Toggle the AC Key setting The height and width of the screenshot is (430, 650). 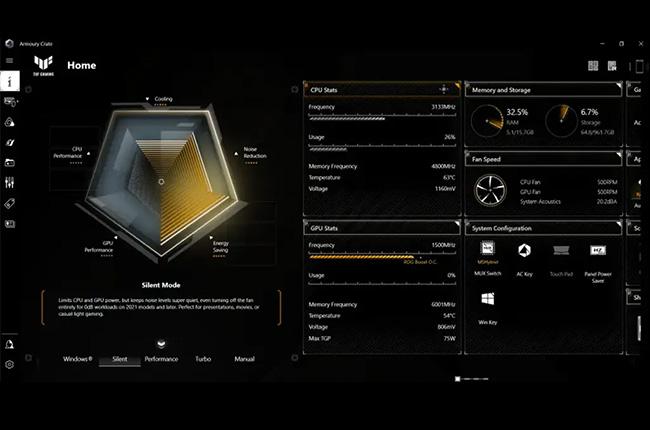524,255
